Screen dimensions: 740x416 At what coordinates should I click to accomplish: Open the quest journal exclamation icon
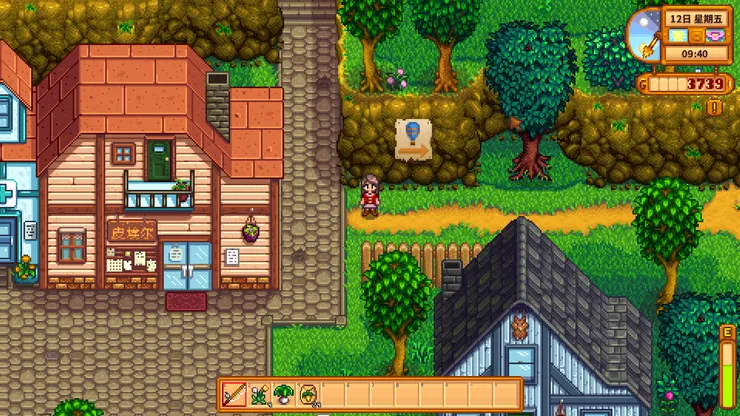click(x=714, y=106)
